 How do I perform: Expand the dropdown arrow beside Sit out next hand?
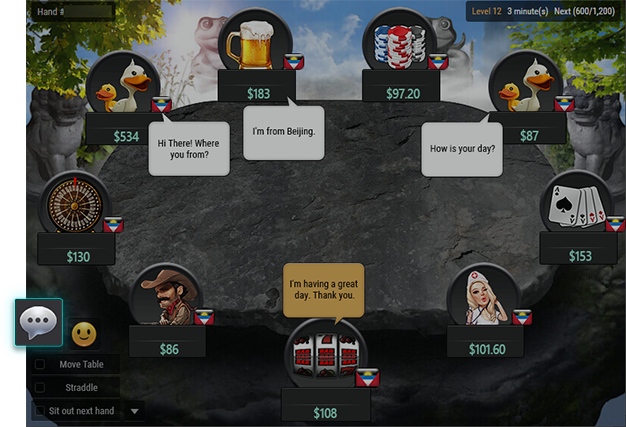(135, 411)
